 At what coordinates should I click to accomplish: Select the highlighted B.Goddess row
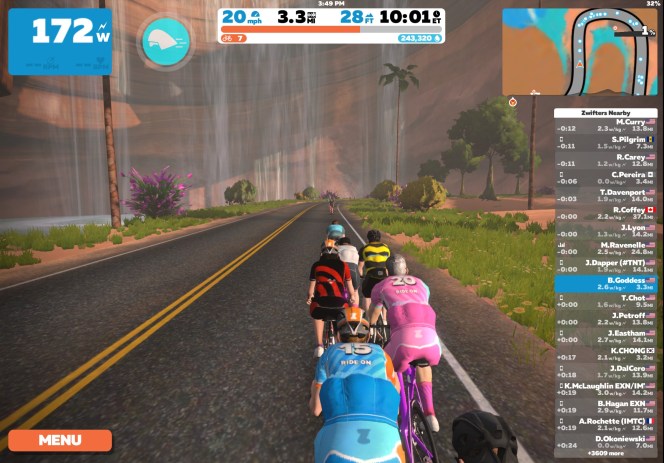(605, 283)
